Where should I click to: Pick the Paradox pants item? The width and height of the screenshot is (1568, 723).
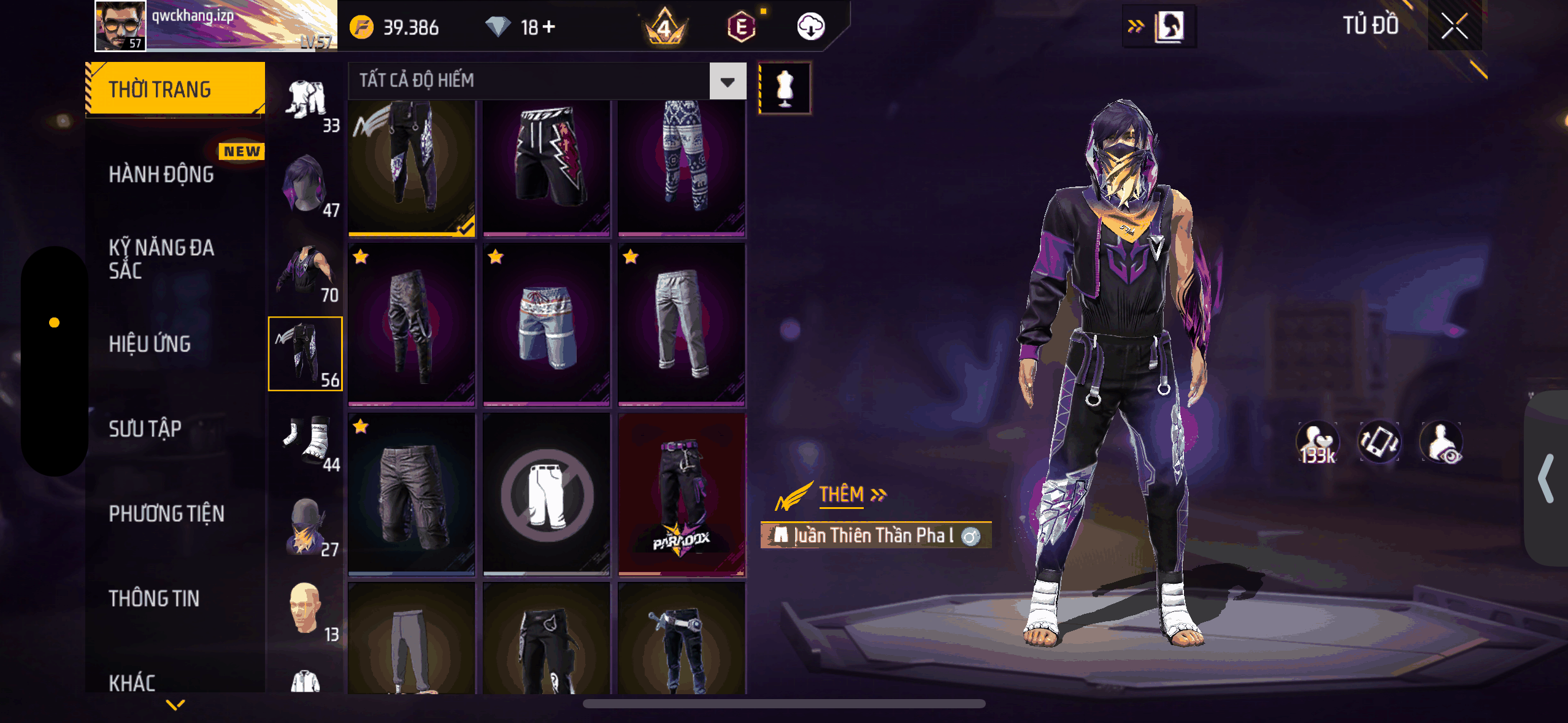[x=682, y=494]
